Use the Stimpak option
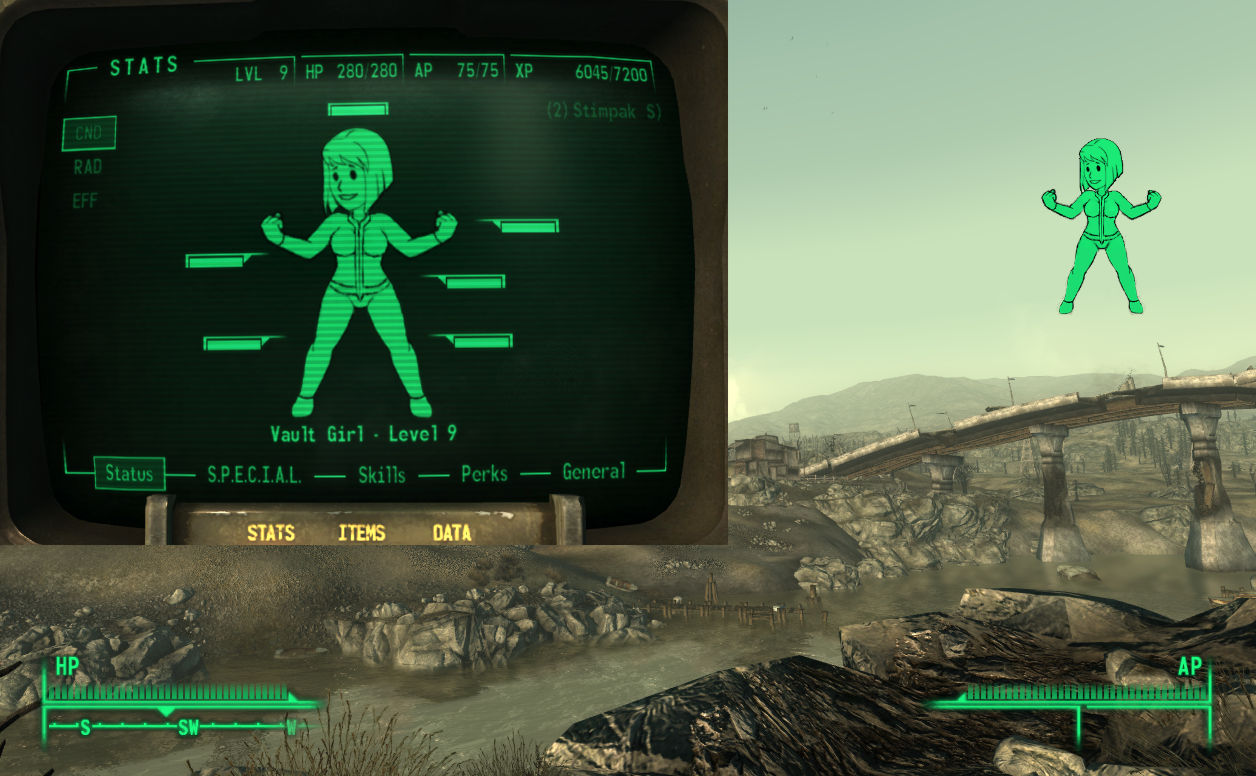The height and width of the screenshot is (776, 1256). pyautogui.click(x=604, y=111)
